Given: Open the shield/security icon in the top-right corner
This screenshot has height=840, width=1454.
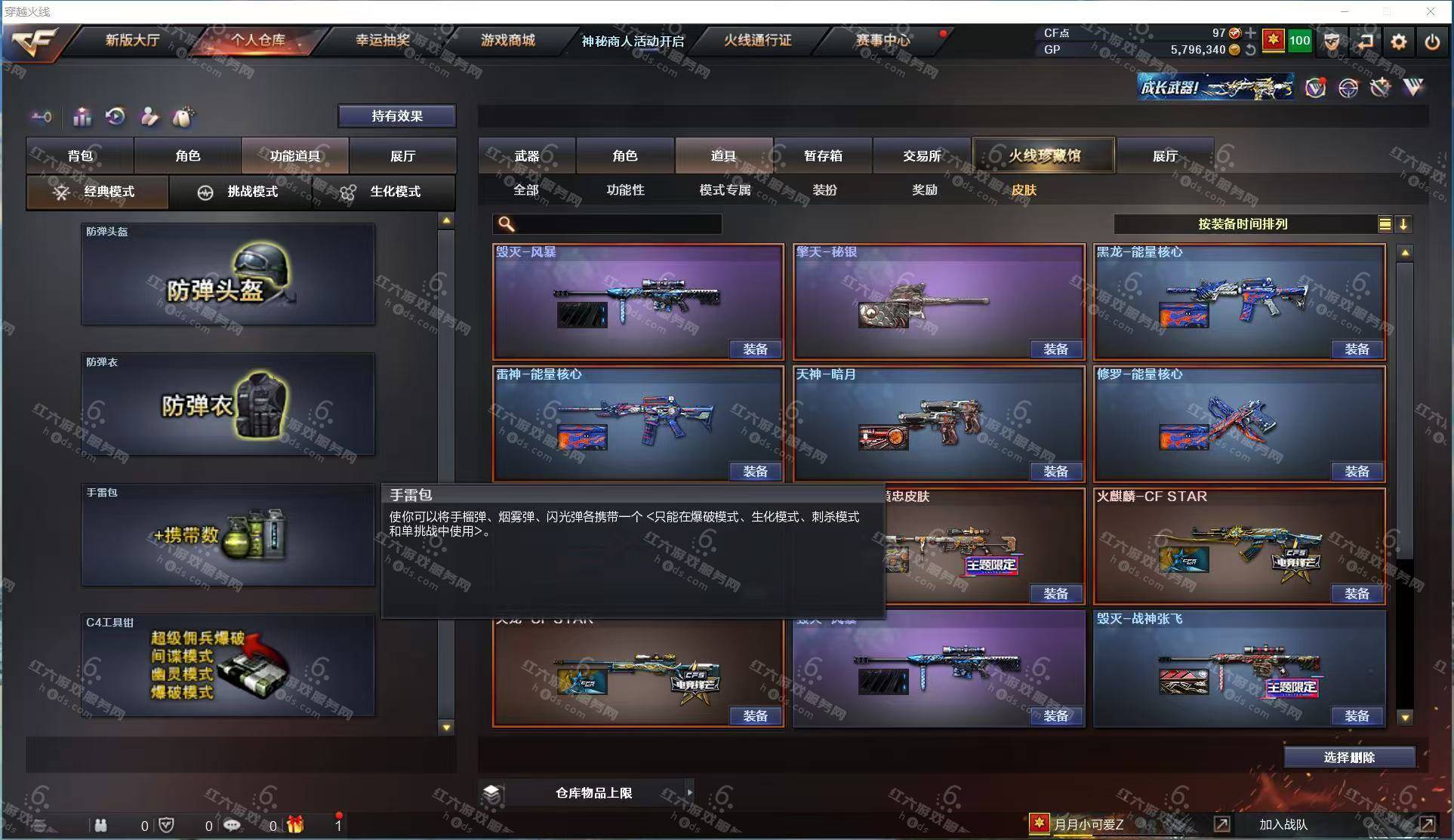Looking at the screenshot, I should coord(1331,43).
